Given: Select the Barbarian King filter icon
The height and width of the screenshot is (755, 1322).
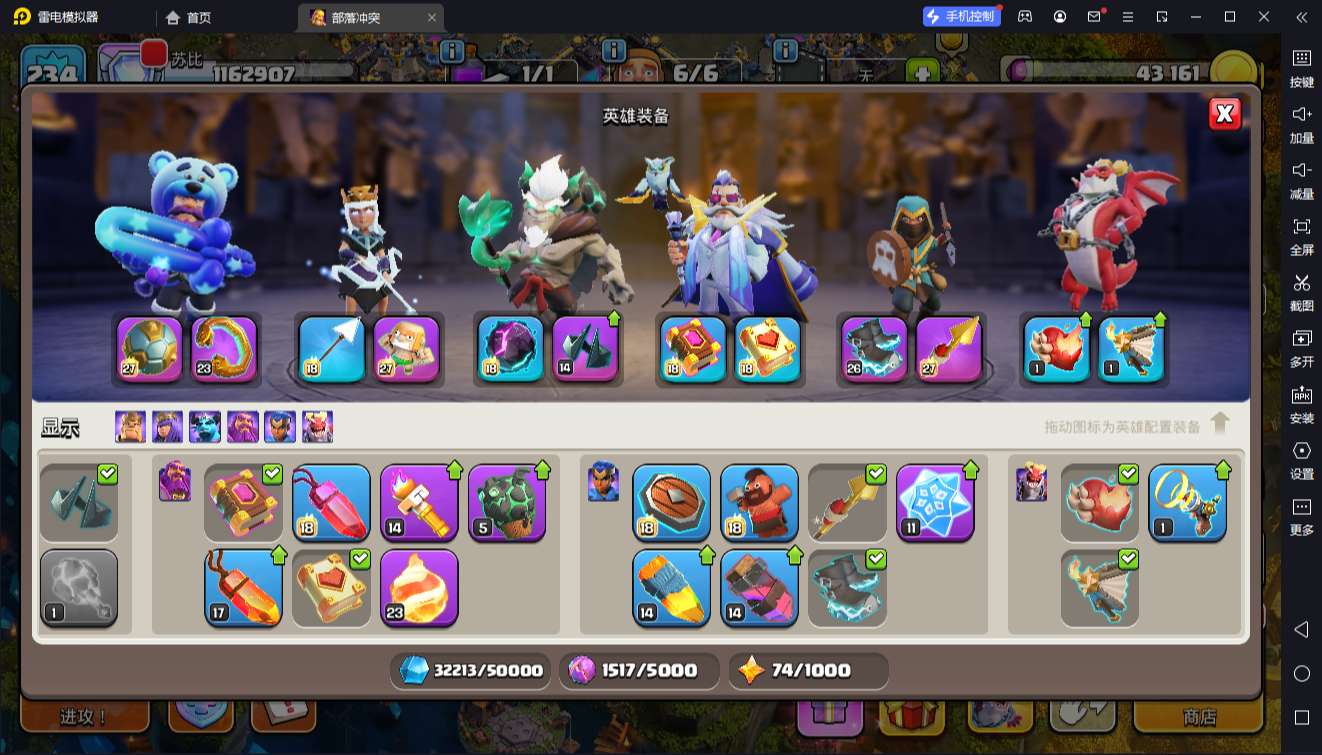Looking at the screenshot, I should pos(130,427).
